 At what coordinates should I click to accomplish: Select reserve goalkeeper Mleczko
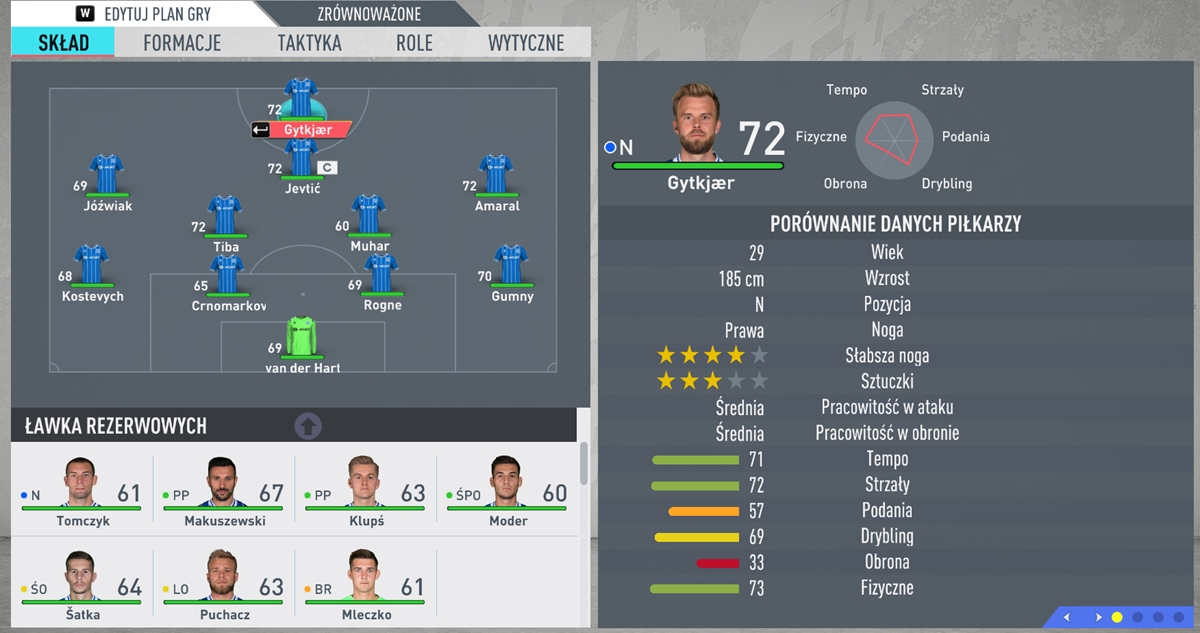366,585
